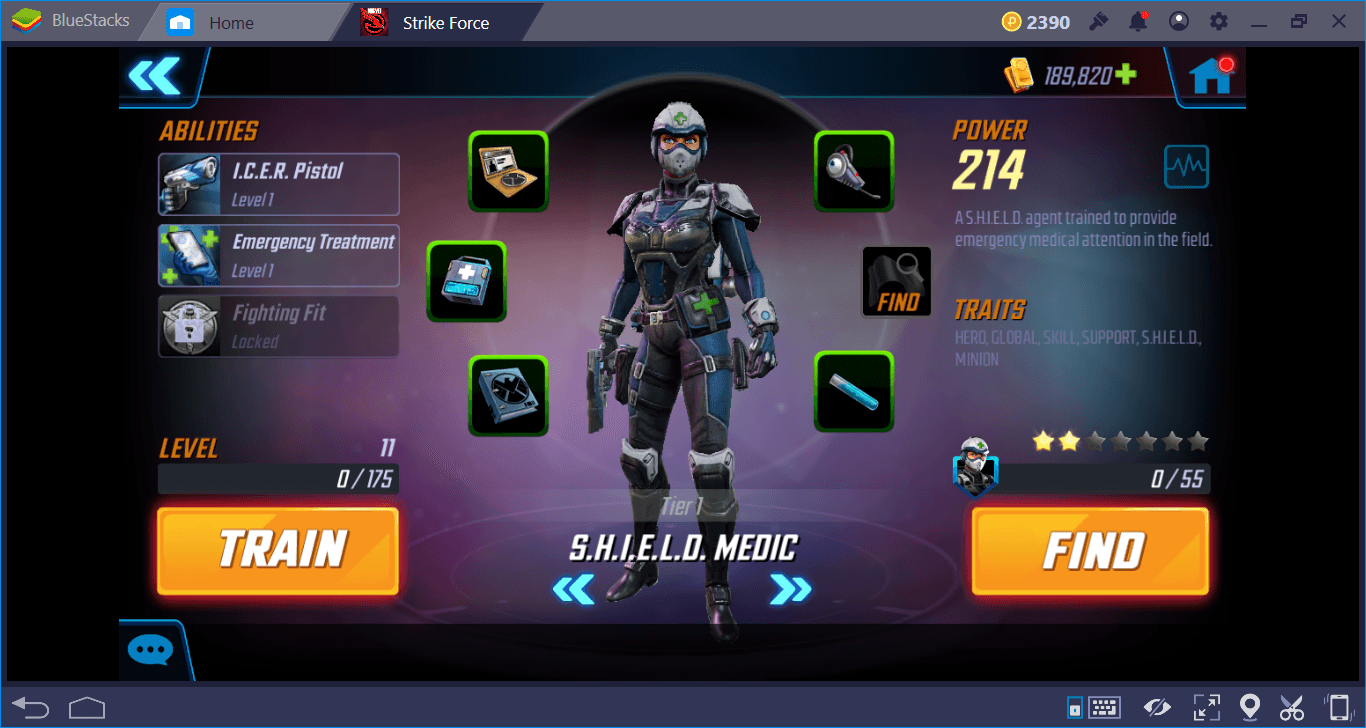Click the level XP progress bar showing 0/175

click(x=278, y=479)
